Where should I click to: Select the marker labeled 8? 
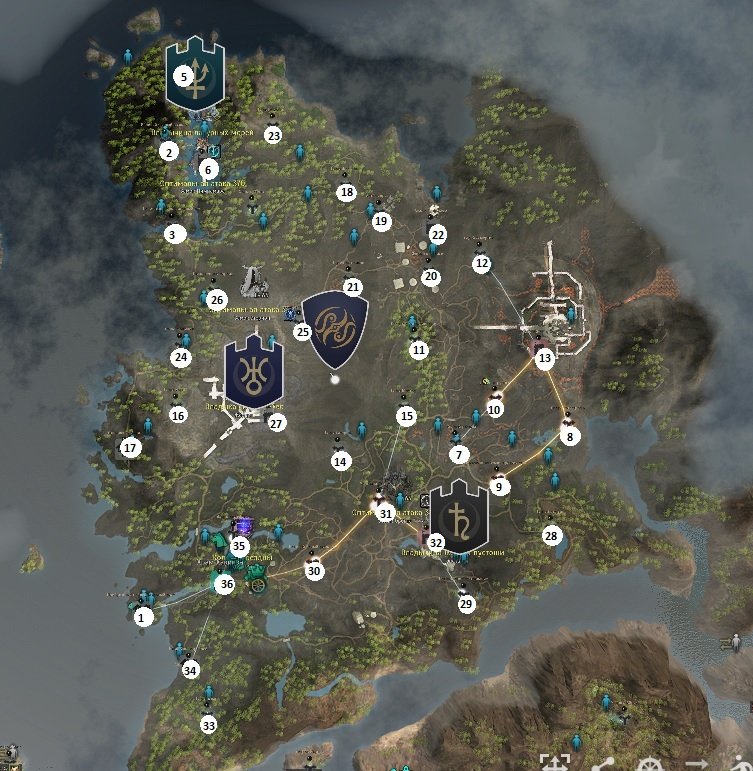click(x=569, y=436)
